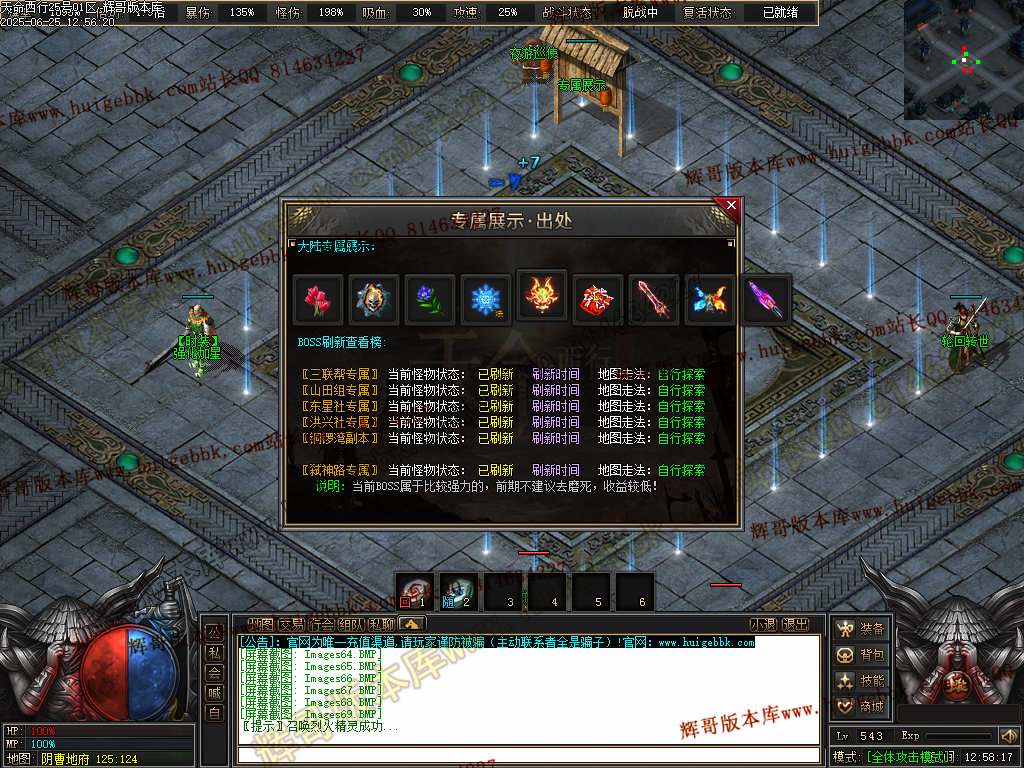
Task: Click the 退出 exit button
Action: tap(795, 624)
